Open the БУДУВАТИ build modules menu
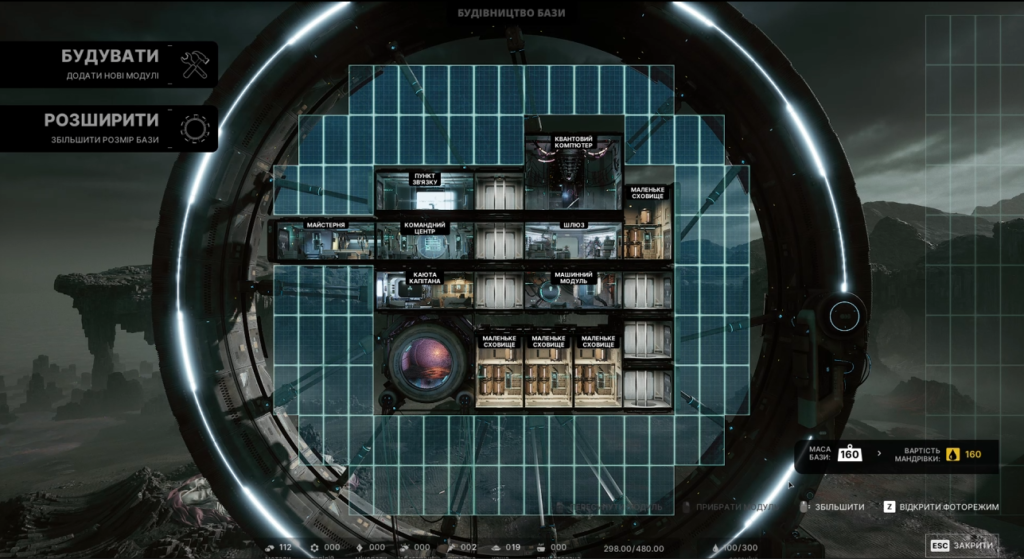The image size is (1024, 559). [108, 63]
